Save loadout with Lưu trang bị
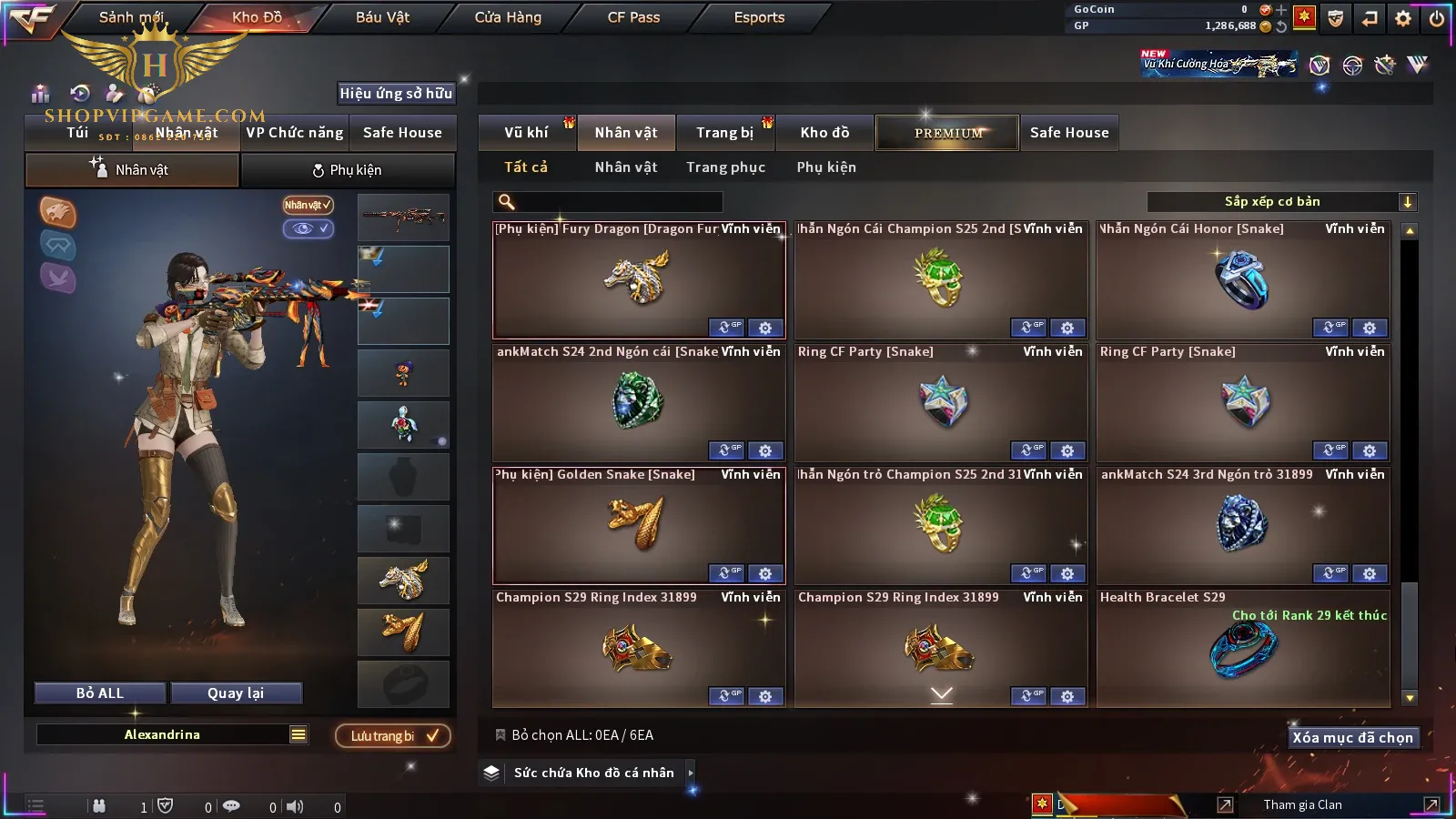The width and height of the screenshot is (1456, 819). coord(393,736)
